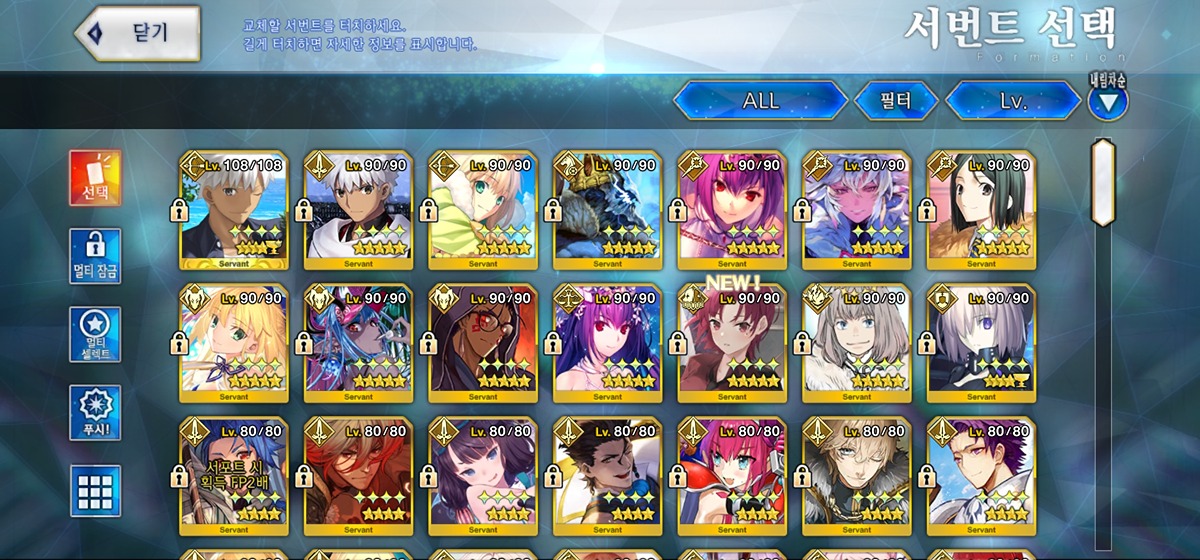Enable 멀티 잠금 multi-lock mode

[95, 256]
